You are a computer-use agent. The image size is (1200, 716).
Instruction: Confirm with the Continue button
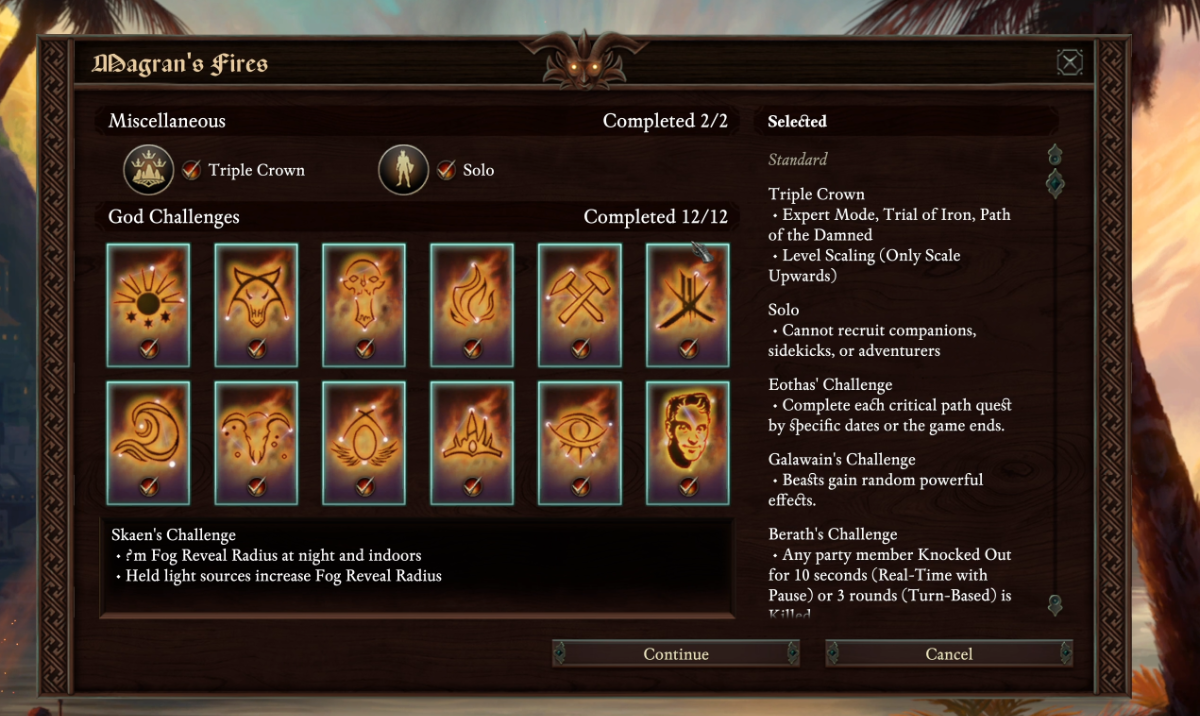click(676, 654)
